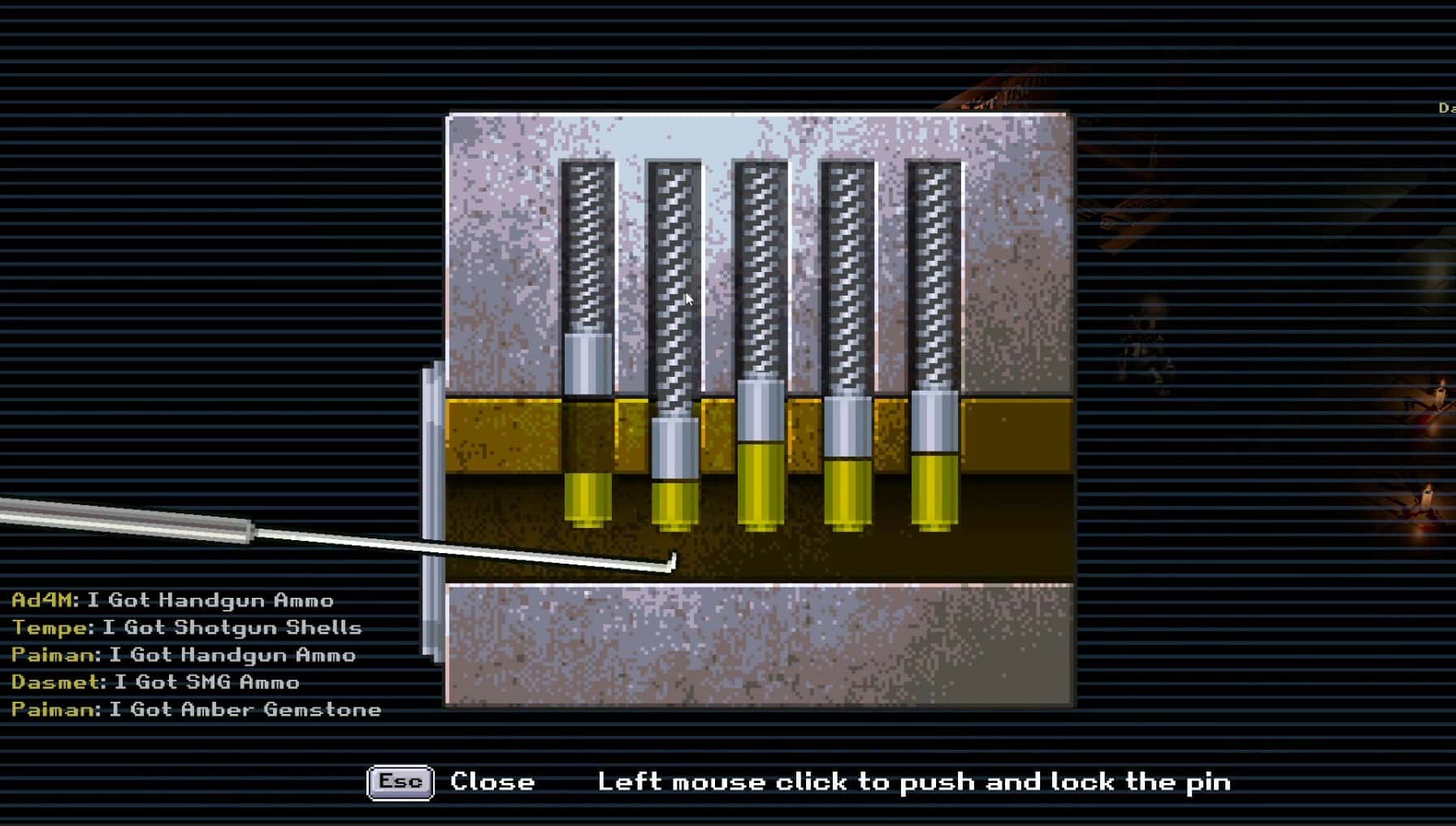Select Paiman's Amber Gemstone message
Viewport: 1456px width, 826px height.
(x=196, y=709)
